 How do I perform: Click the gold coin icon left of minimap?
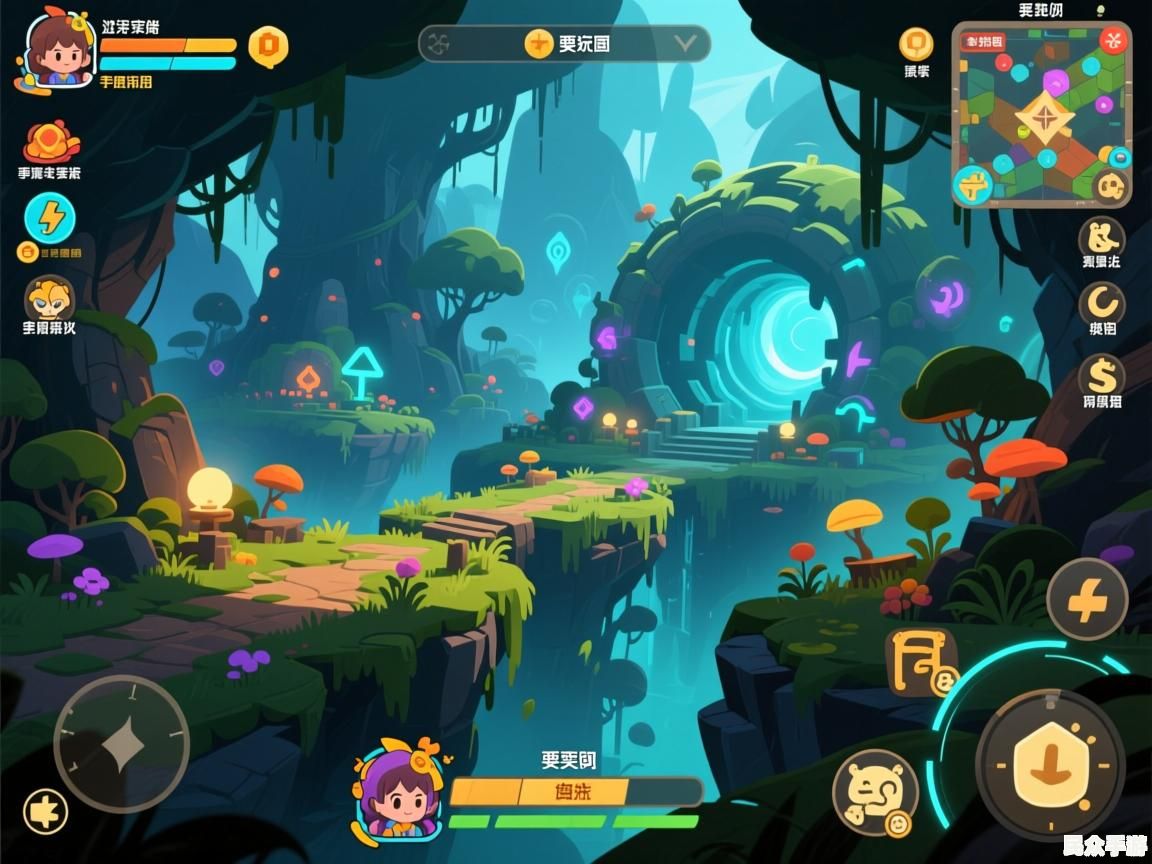pos(916,44)
